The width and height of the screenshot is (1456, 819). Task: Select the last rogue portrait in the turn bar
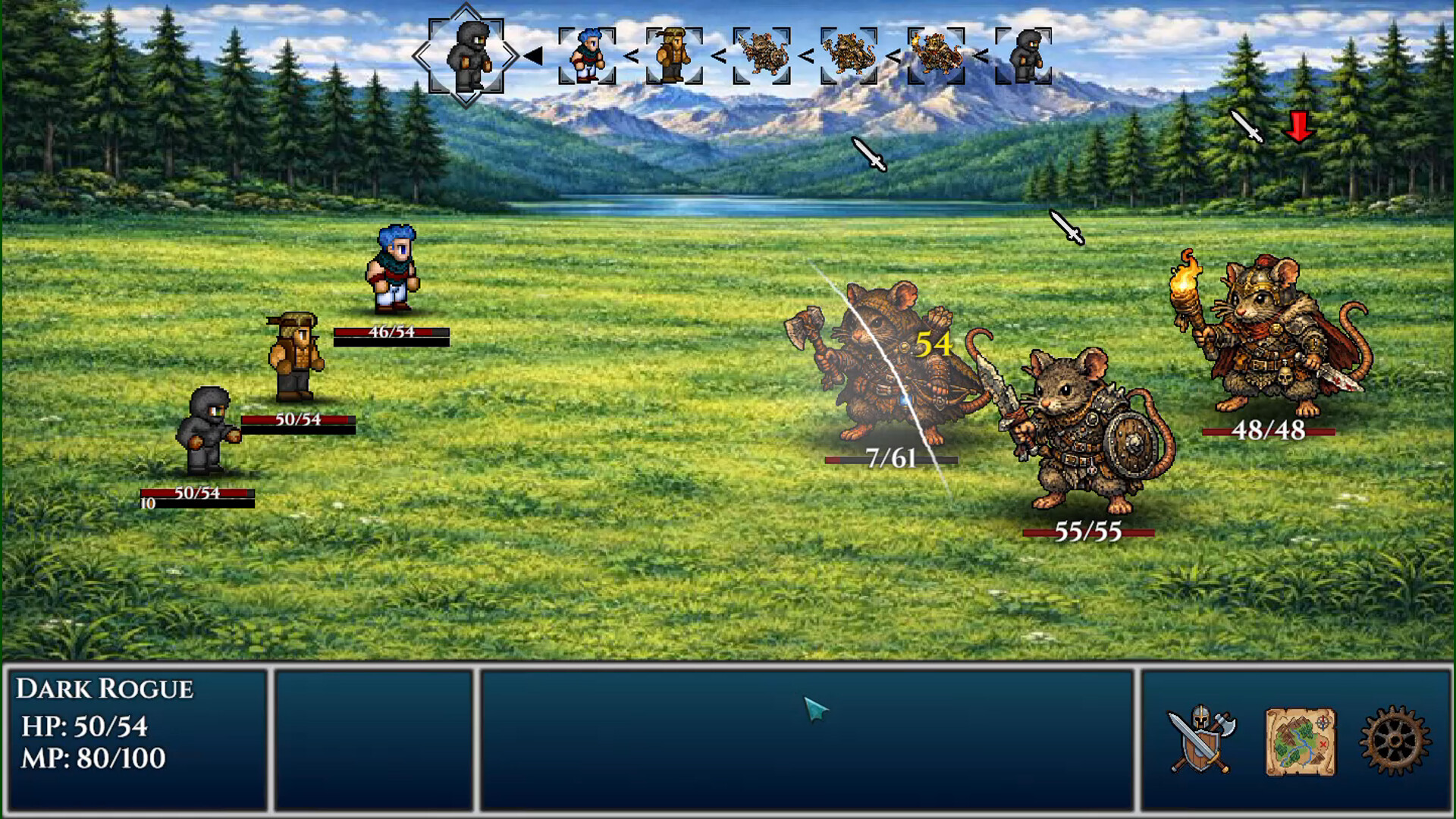point(1028,55)
